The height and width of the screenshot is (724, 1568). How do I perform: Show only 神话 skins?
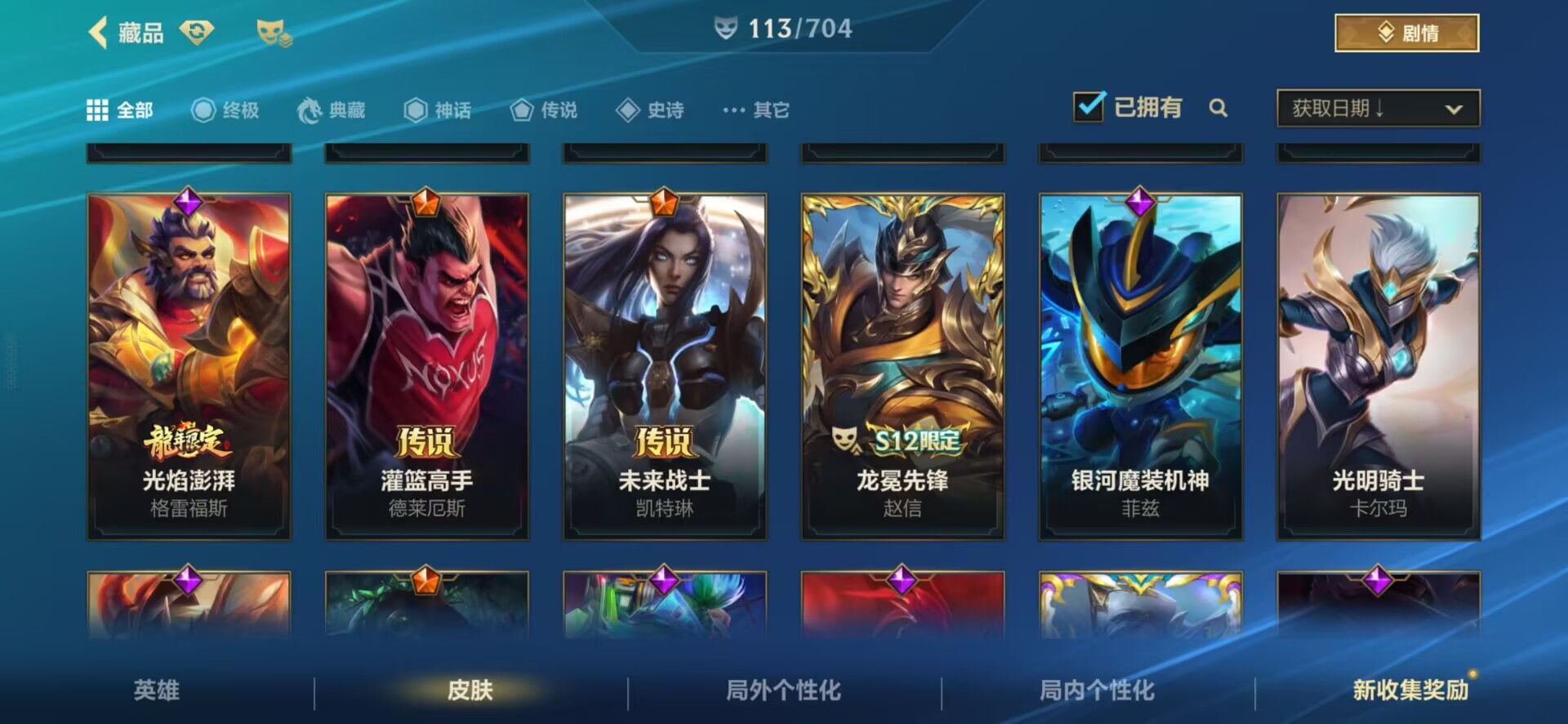click(438, 109)
